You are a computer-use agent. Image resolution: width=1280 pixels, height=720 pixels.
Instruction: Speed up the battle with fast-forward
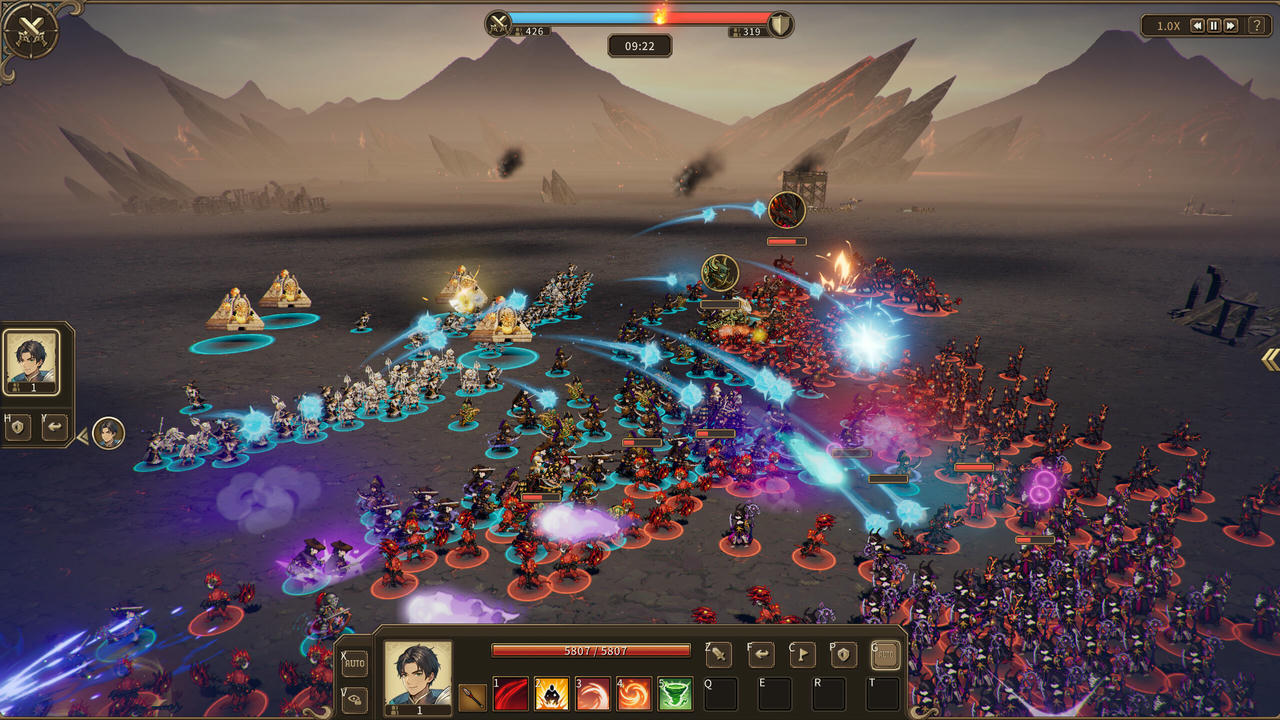1230,26
